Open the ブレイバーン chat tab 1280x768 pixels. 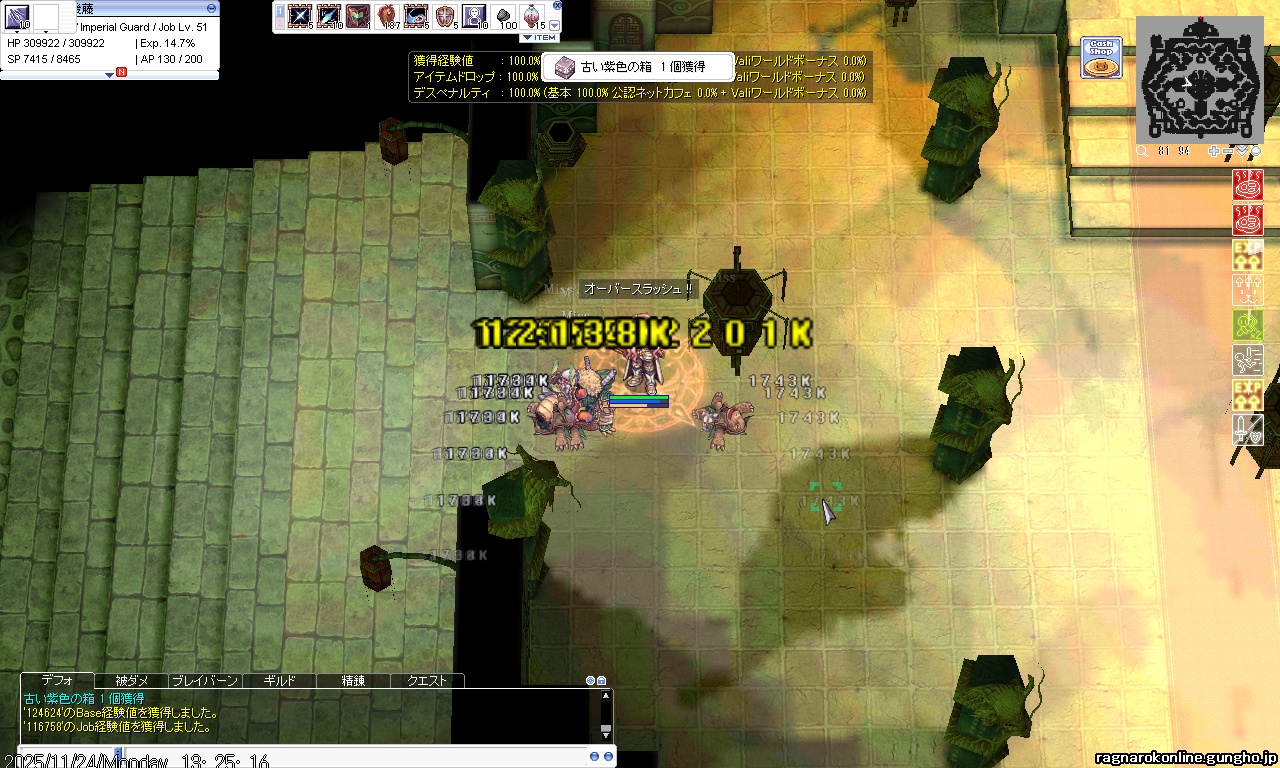click(205, 680)
